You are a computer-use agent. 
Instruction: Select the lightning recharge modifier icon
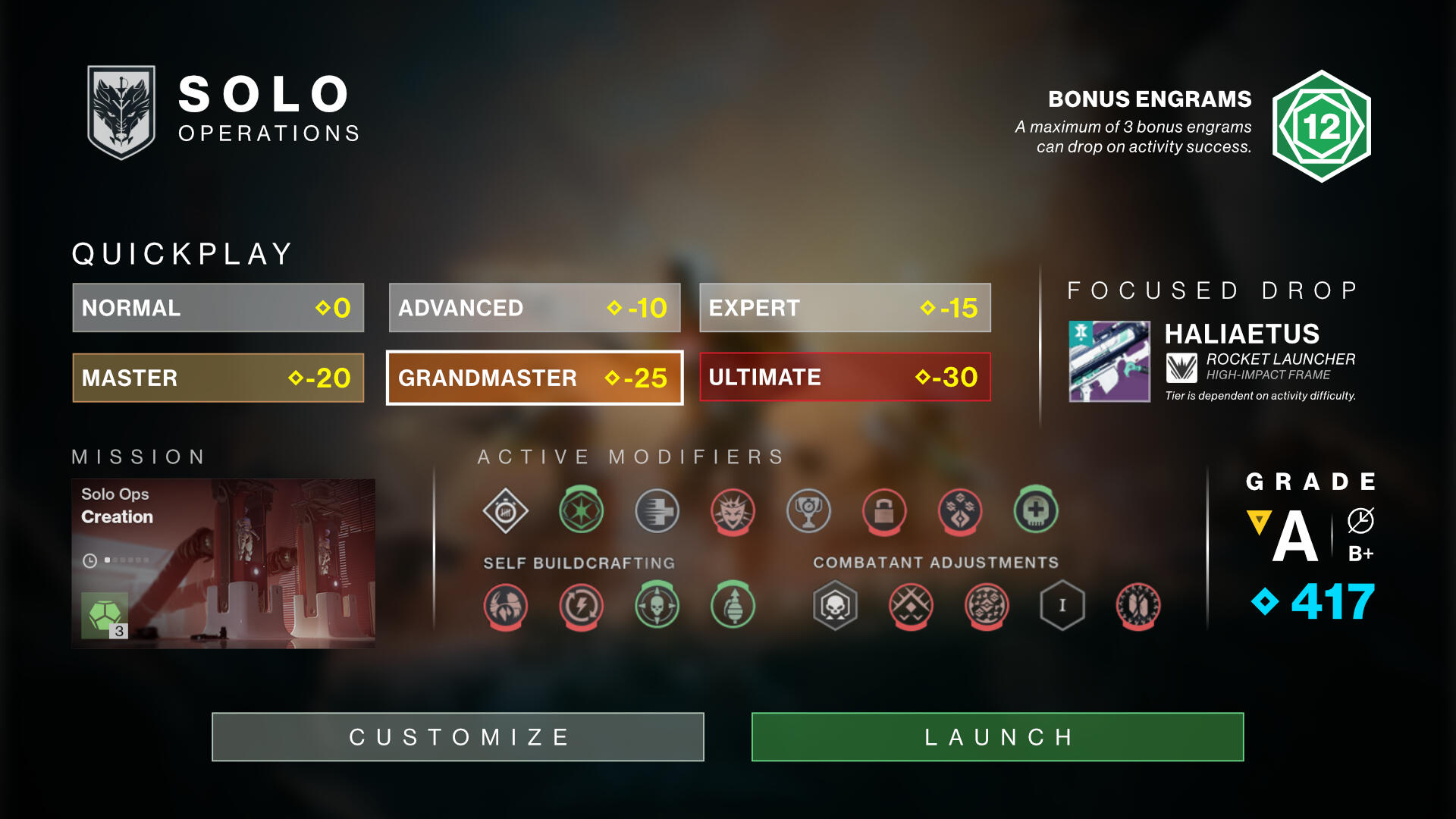click(x=580, y=605)
